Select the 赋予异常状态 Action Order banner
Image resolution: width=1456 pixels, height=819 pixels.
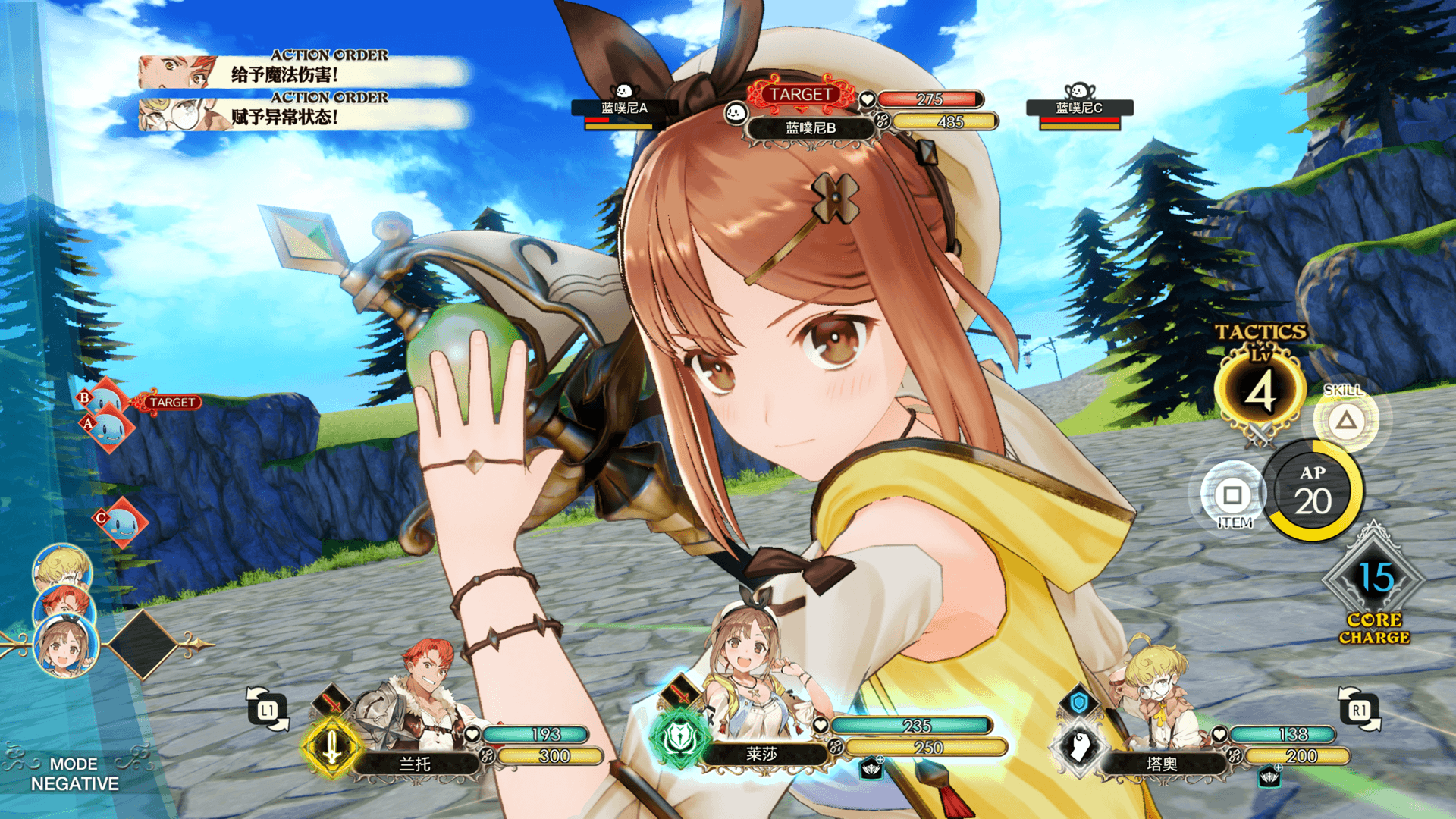303,115
